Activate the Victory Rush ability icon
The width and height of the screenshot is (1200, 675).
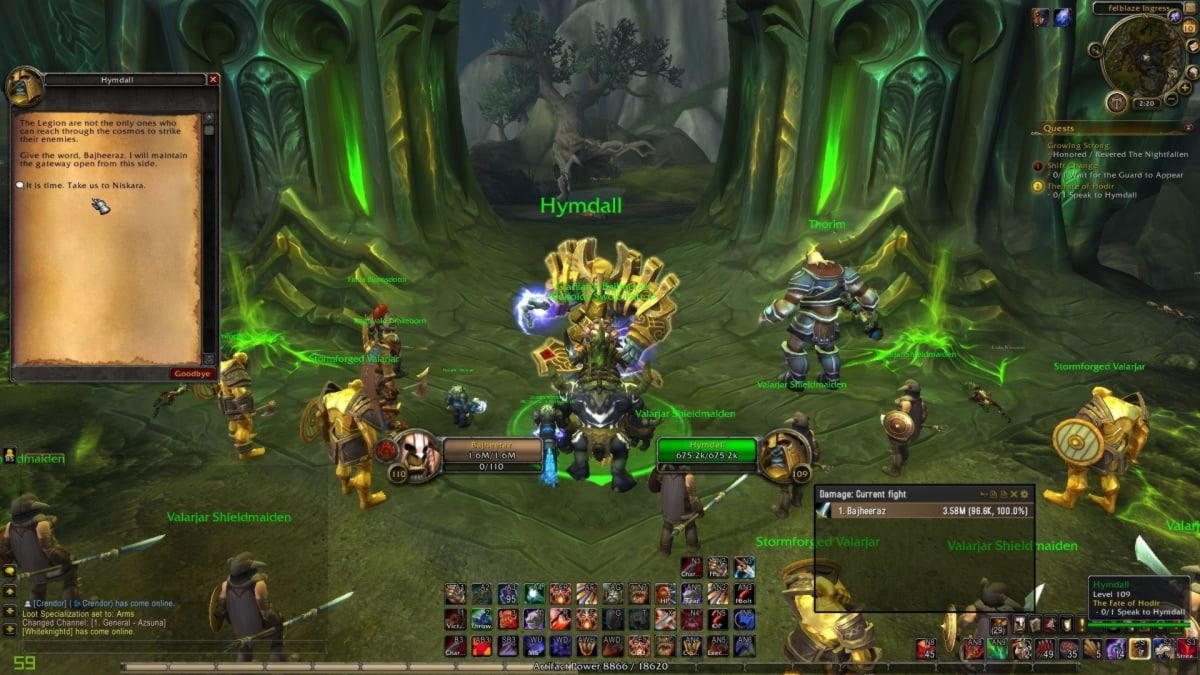point(455,619)
